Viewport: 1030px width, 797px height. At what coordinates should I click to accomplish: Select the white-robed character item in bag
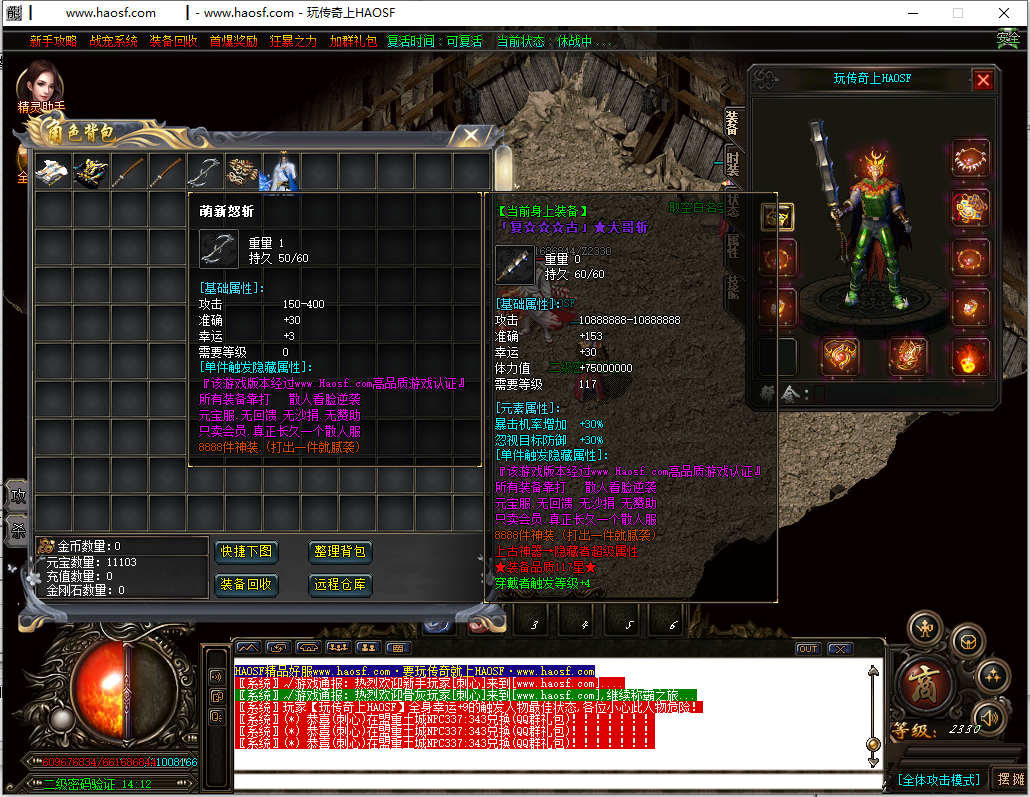coord(281,172)
